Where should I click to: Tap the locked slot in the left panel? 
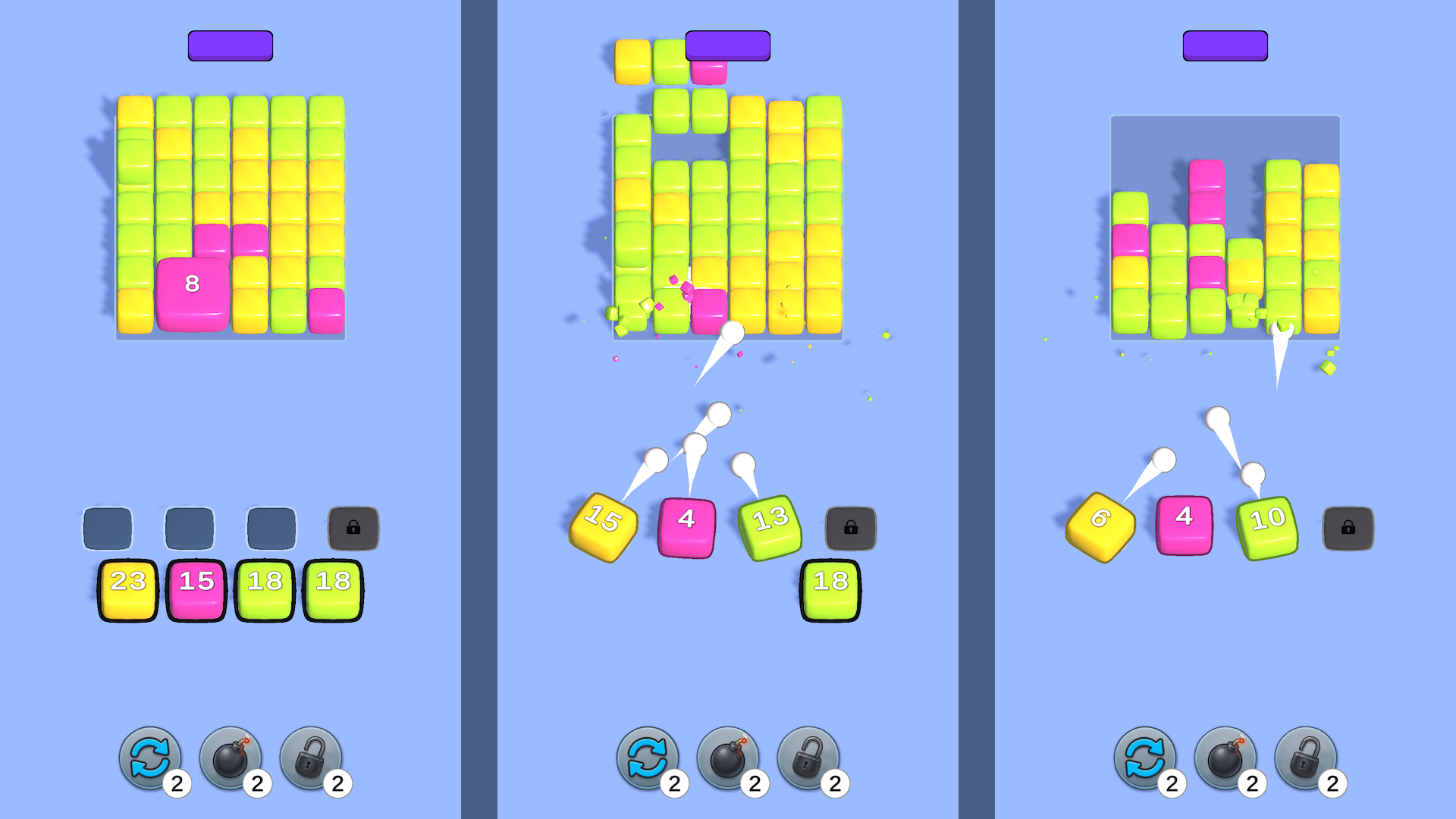coord(353,527)
